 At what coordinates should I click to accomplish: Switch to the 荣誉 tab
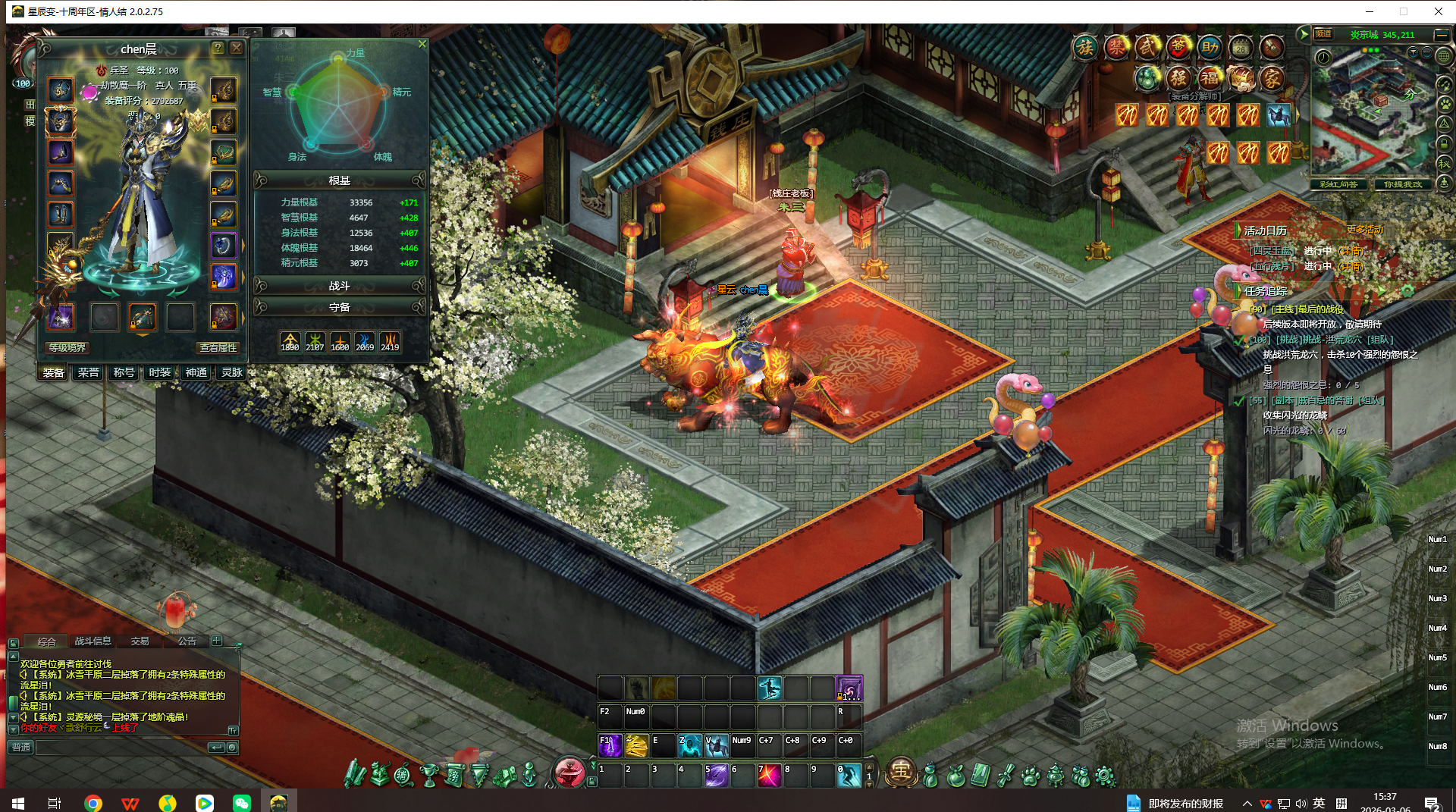coord(88,372)
